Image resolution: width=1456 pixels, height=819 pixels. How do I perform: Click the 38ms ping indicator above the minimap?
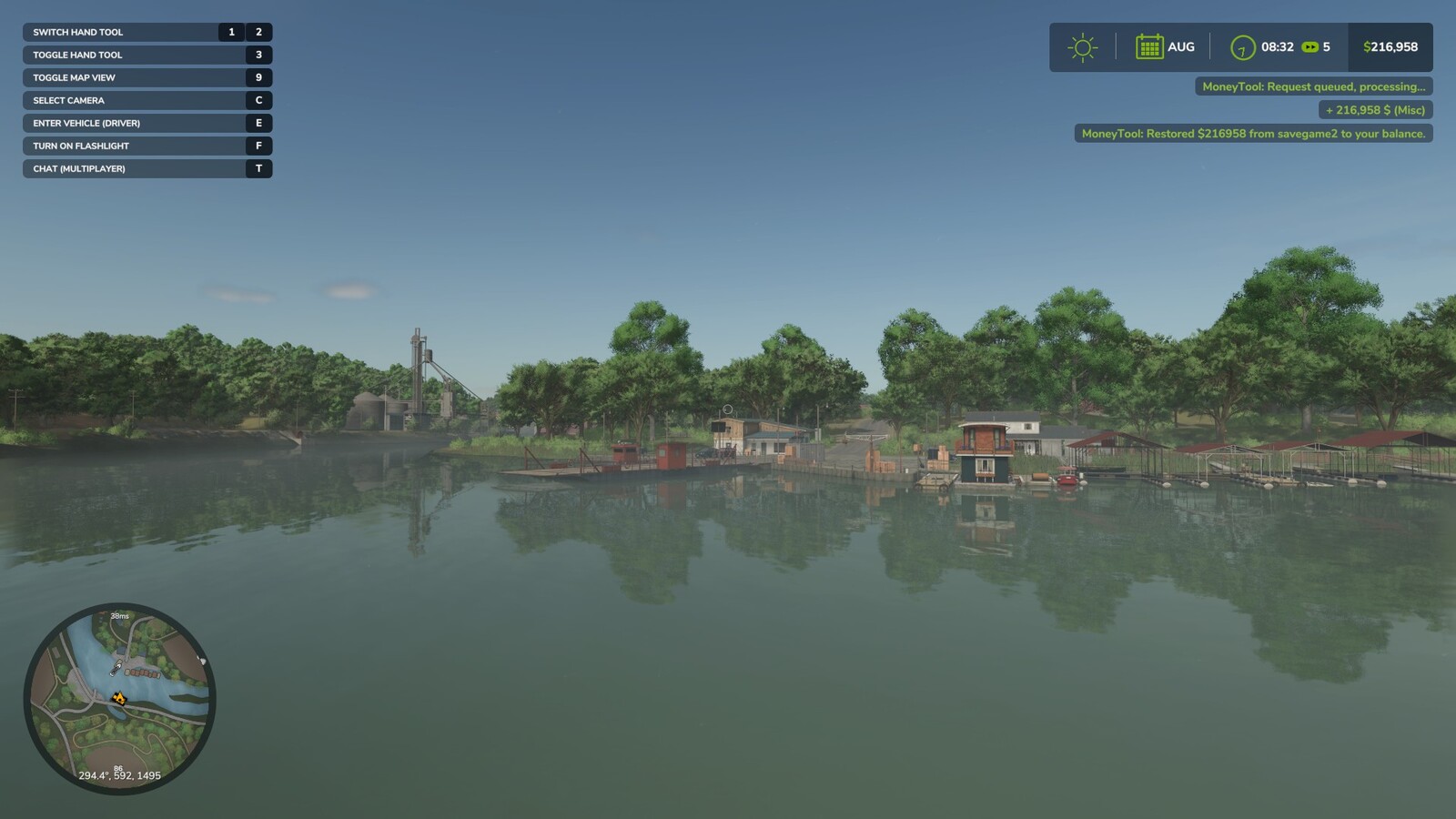coord(117,616)
